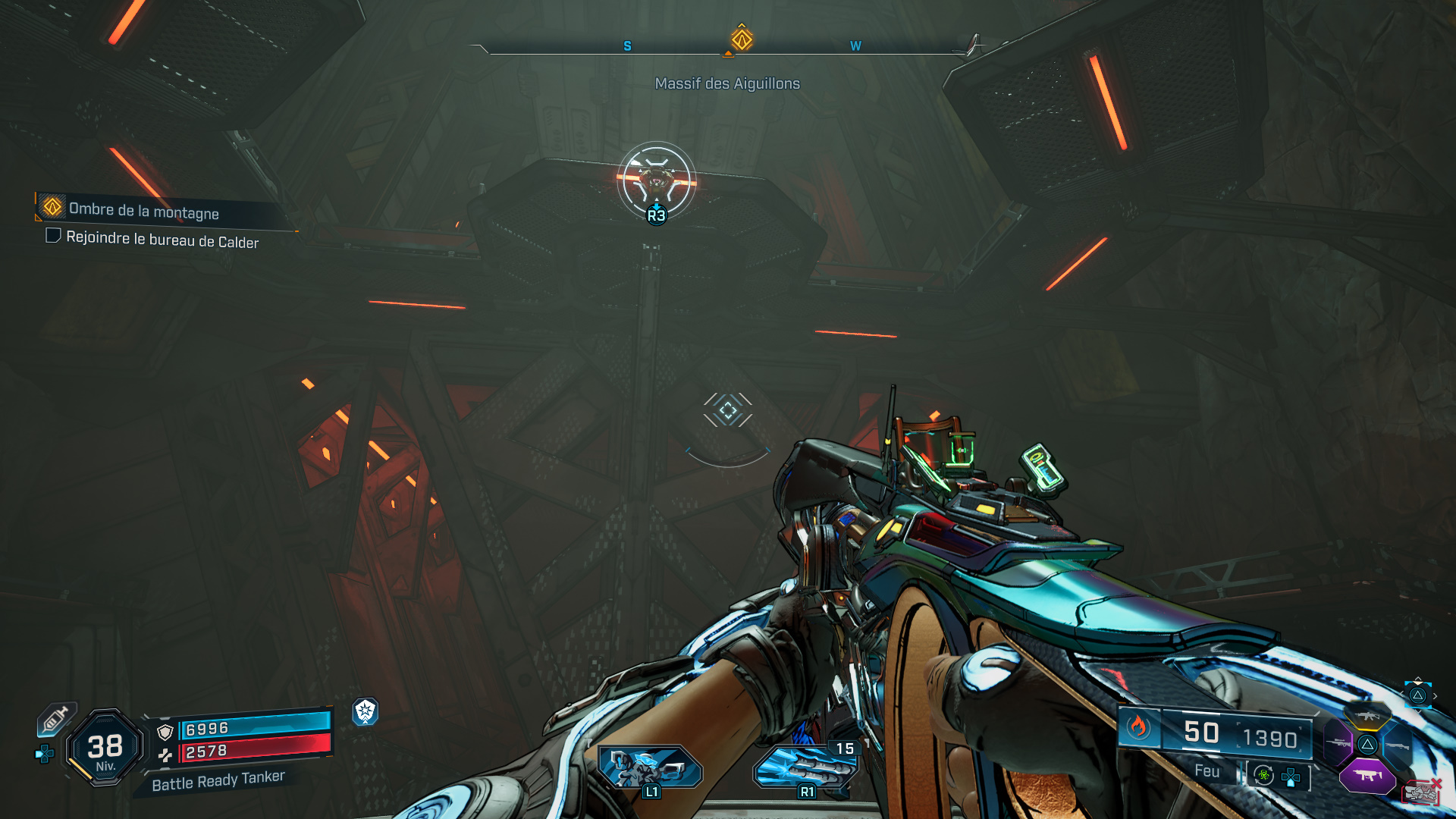
Task: Switch to the top assault rifle slot
Action: click(1367, 716)
